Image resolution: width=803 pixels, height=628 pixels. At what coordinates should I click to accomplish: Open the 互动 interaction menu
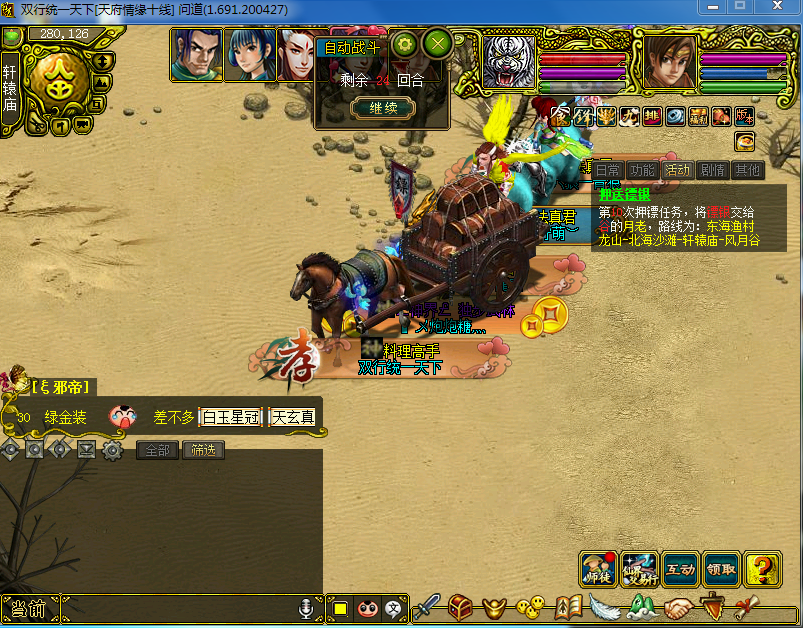pyautogui.click(x=681, y=569)
